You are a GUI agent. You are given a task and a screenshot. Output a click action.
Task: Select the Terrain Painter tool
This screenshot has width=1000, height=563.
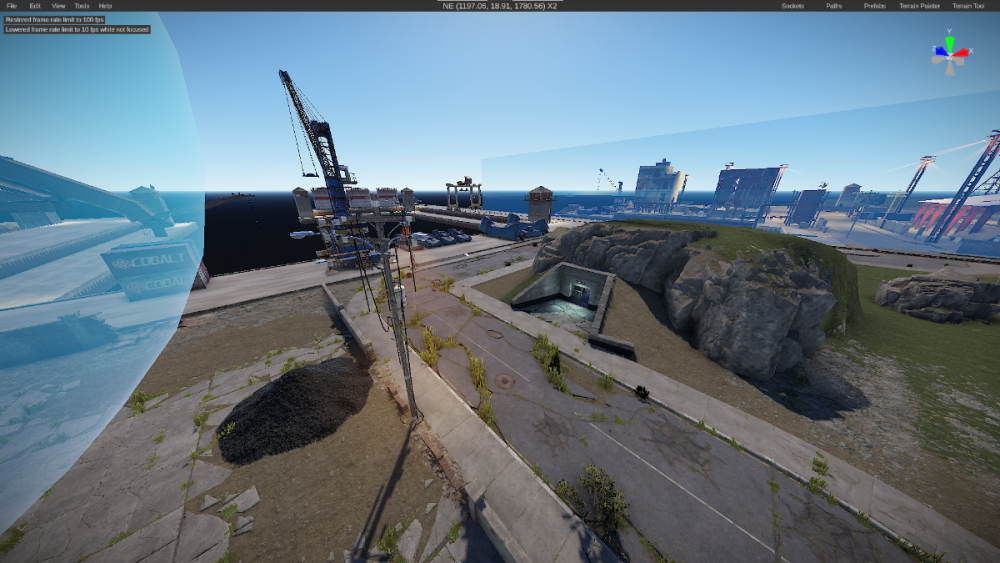pos(920,6)
